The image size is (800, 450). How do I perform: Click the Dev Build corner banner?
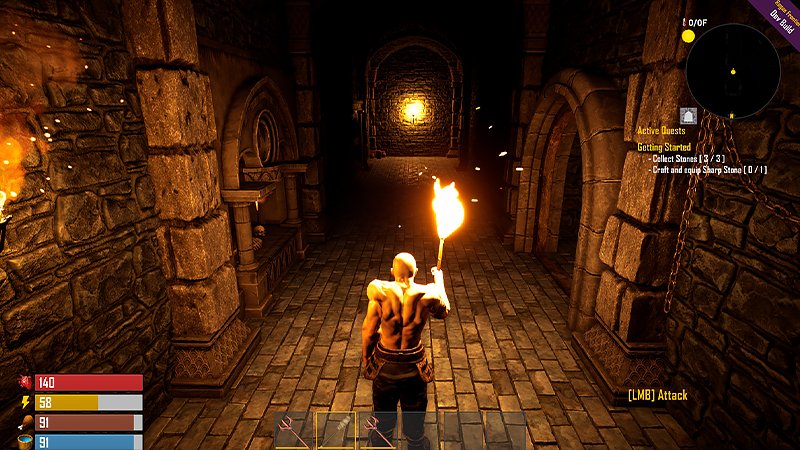781,15
